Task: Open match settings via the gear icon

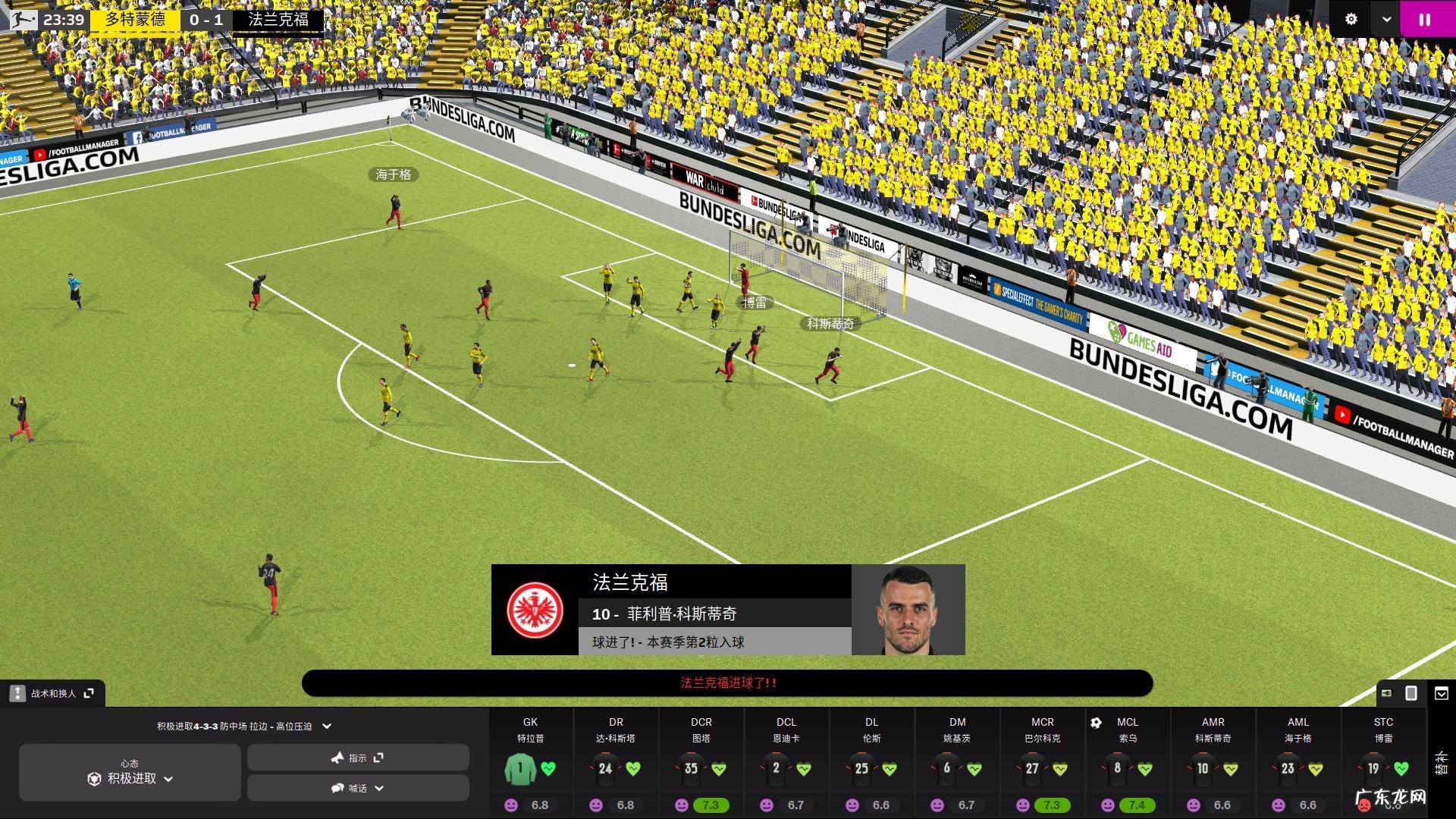Action: pyautogui.click(x=1351, y=20)
